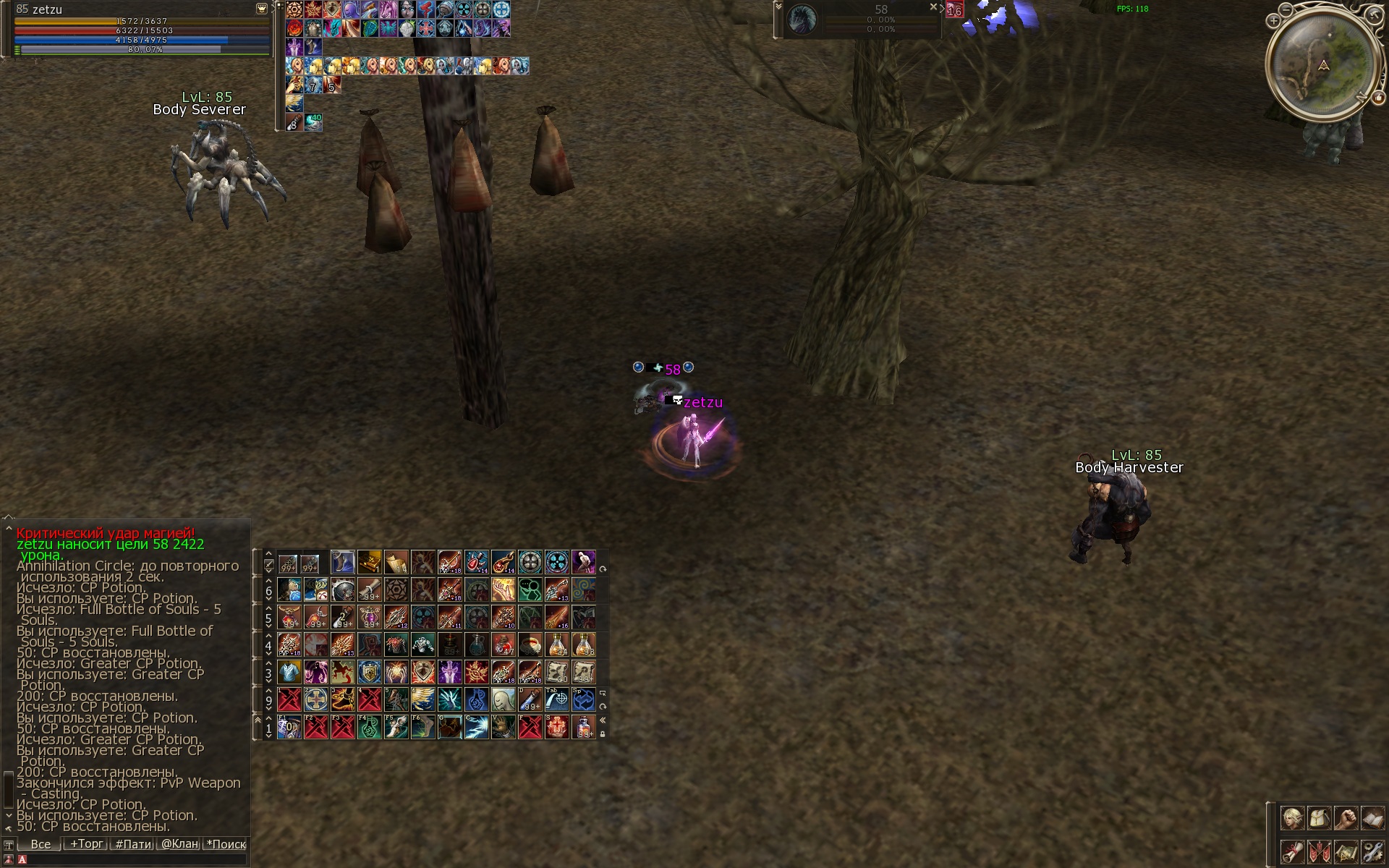Screen dimensions: 1389x868
Task: Zoom out the minimap with minus button
Action: 1286,10
